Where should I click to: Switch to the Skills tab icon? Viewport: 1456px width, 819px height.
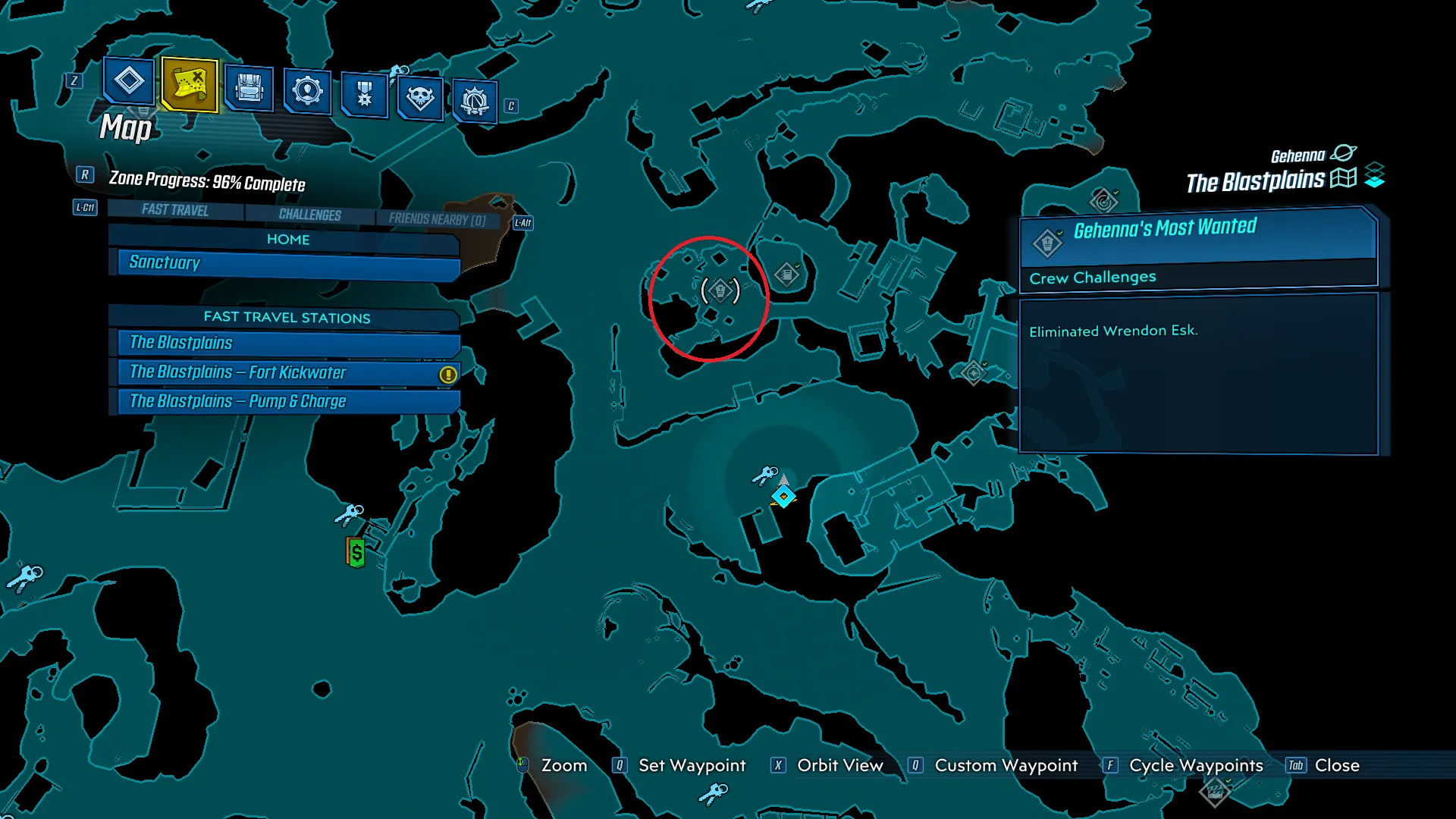(307, 91)
